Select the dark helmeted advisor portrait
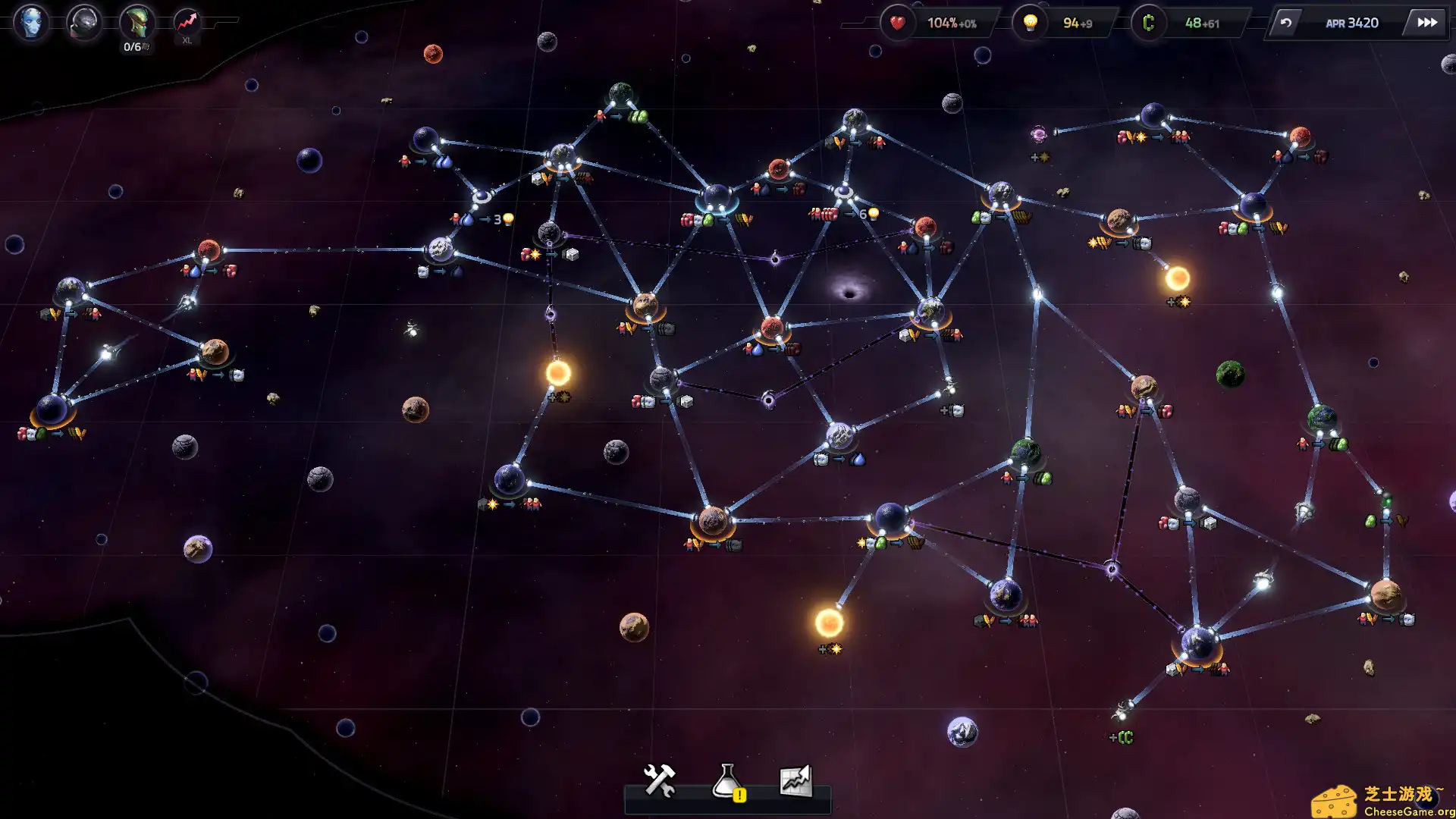This screenshot has width=1456, height=819. click(x=83, y=22)
